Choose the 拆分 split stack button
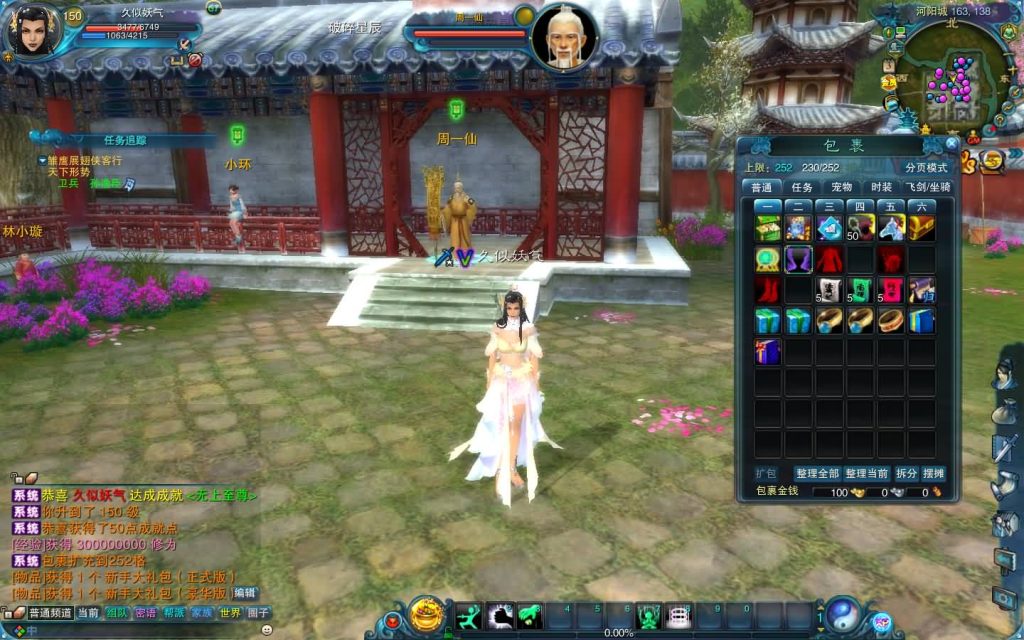The height and width of the screenshot is (640, 1024). (906, 473)
